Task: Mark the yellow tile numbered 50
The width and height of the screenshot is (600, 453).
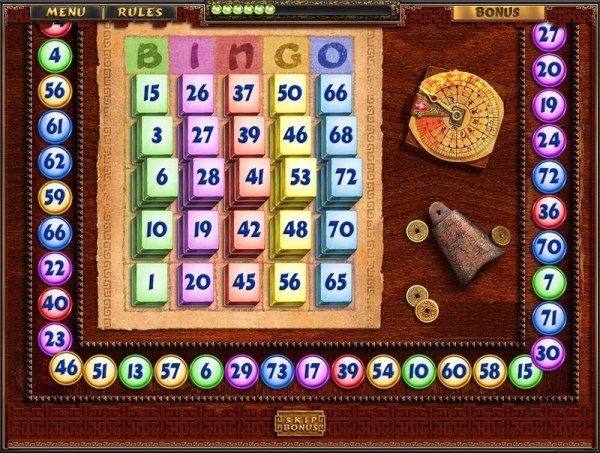Action: (x=291, y=94)
